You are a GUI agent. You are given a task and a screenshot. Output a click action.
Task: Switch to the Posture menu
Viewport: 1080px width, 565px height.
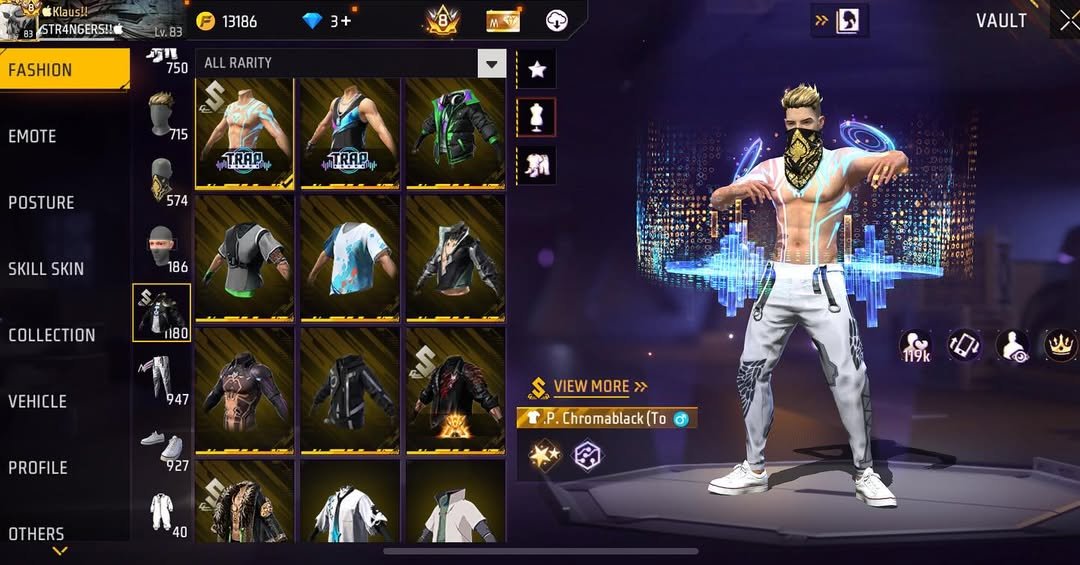tap(42, 202)
